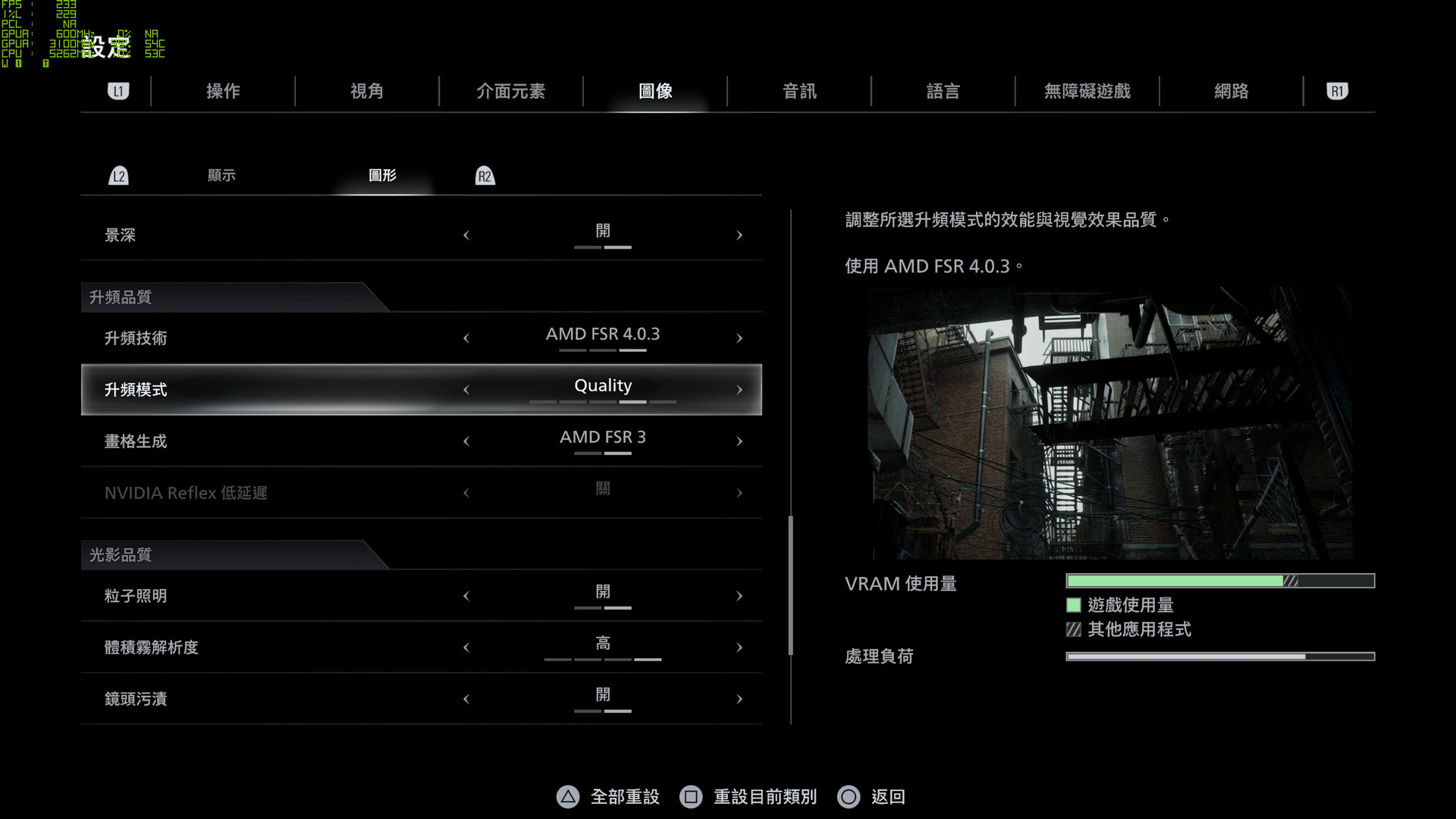Click 返回 to go back
The height and width of the screenshot is (819, 1456).
pyautogui.click(x=872, y=797)
